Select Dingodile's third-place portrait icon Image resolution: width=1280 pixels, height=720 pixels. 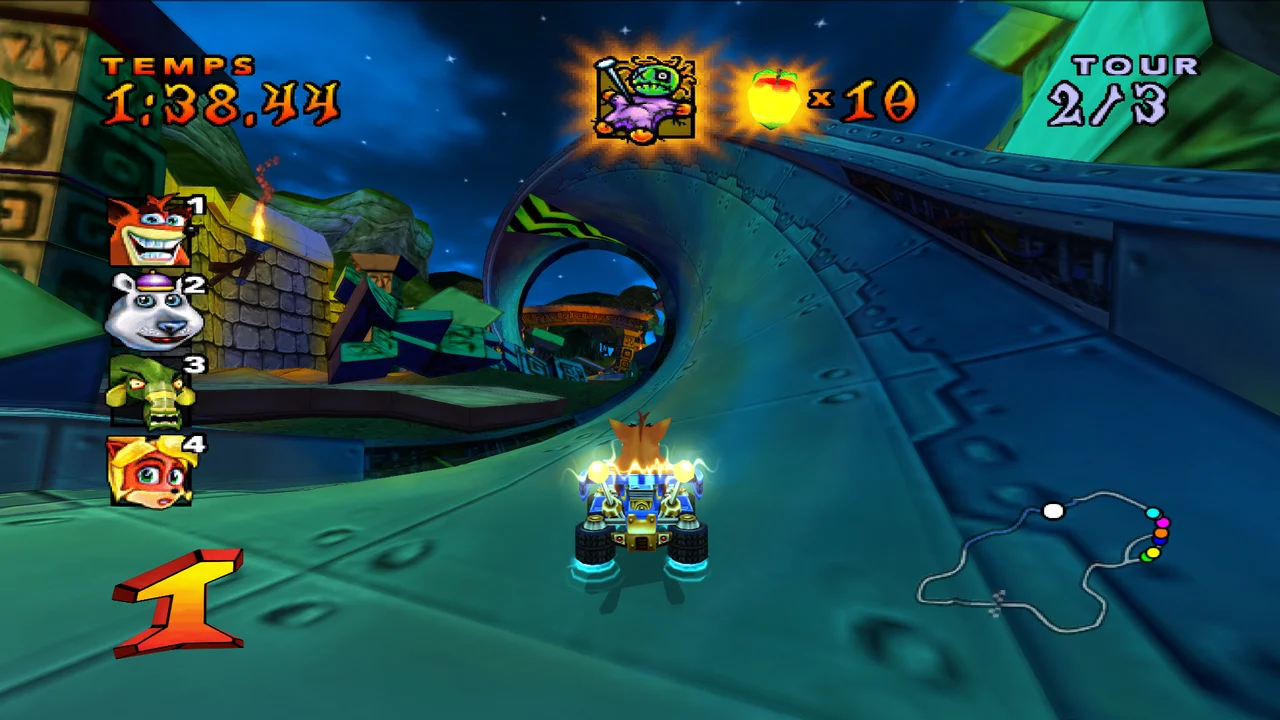pos(148,393)
